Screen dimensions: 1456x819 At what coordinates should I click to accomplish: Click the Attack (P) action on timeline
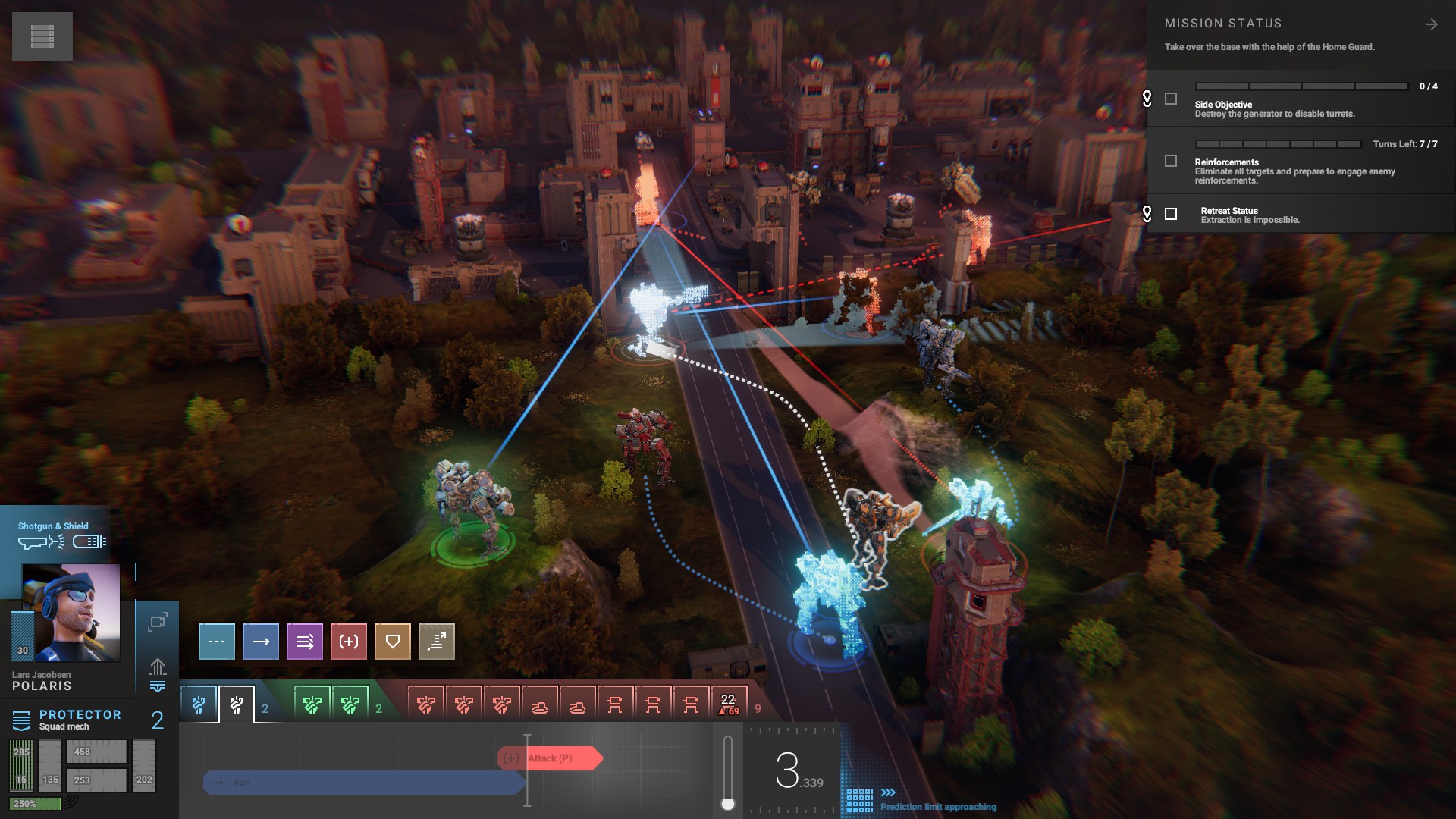551,758
